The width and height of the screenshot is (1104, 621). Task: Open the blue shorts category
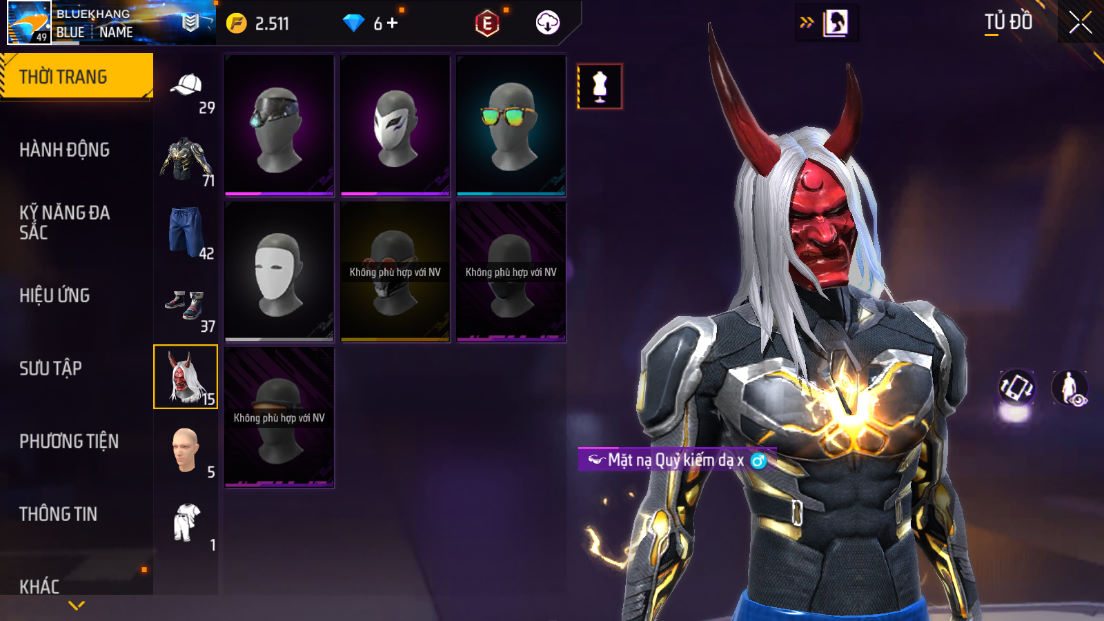click(x=186, y=232)
